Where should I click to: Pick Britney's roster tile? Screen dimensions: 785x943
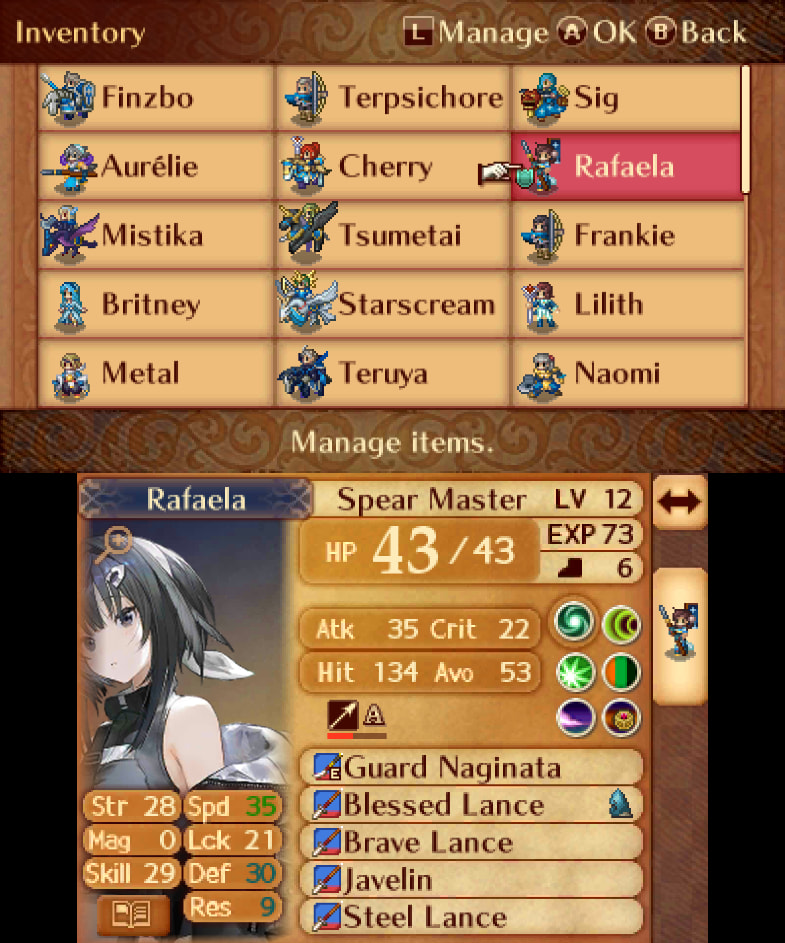[155, 305]
